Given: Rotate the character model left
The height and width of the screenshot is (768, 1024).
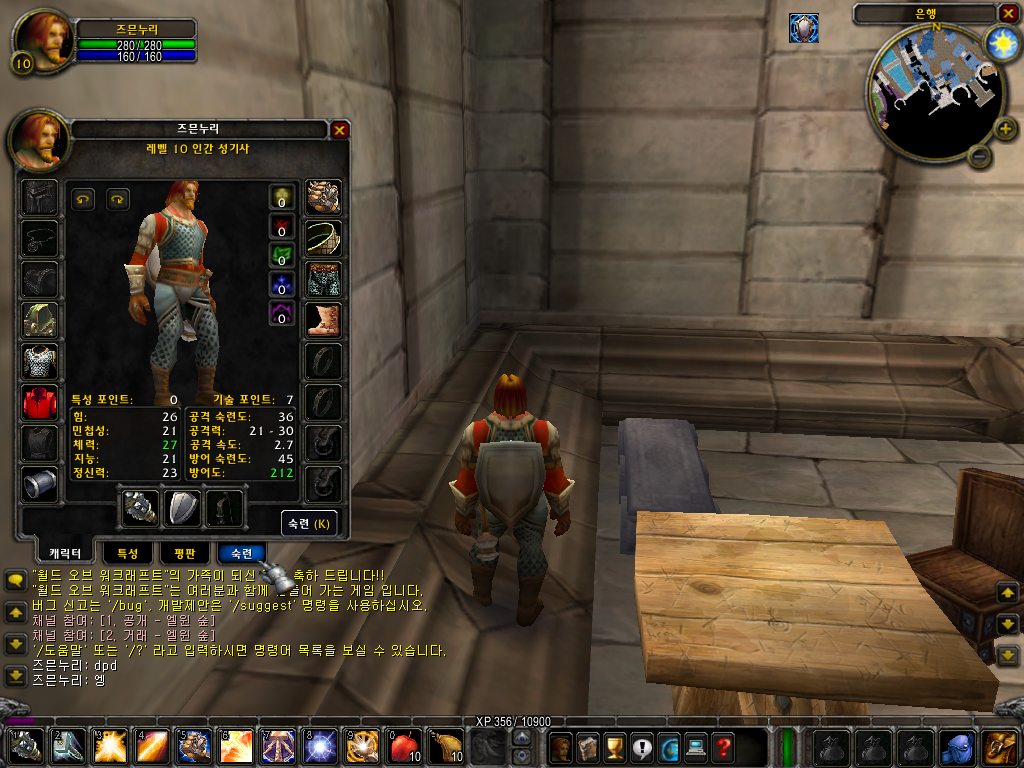Looking at the screenshot, I should tap(83, 199).
